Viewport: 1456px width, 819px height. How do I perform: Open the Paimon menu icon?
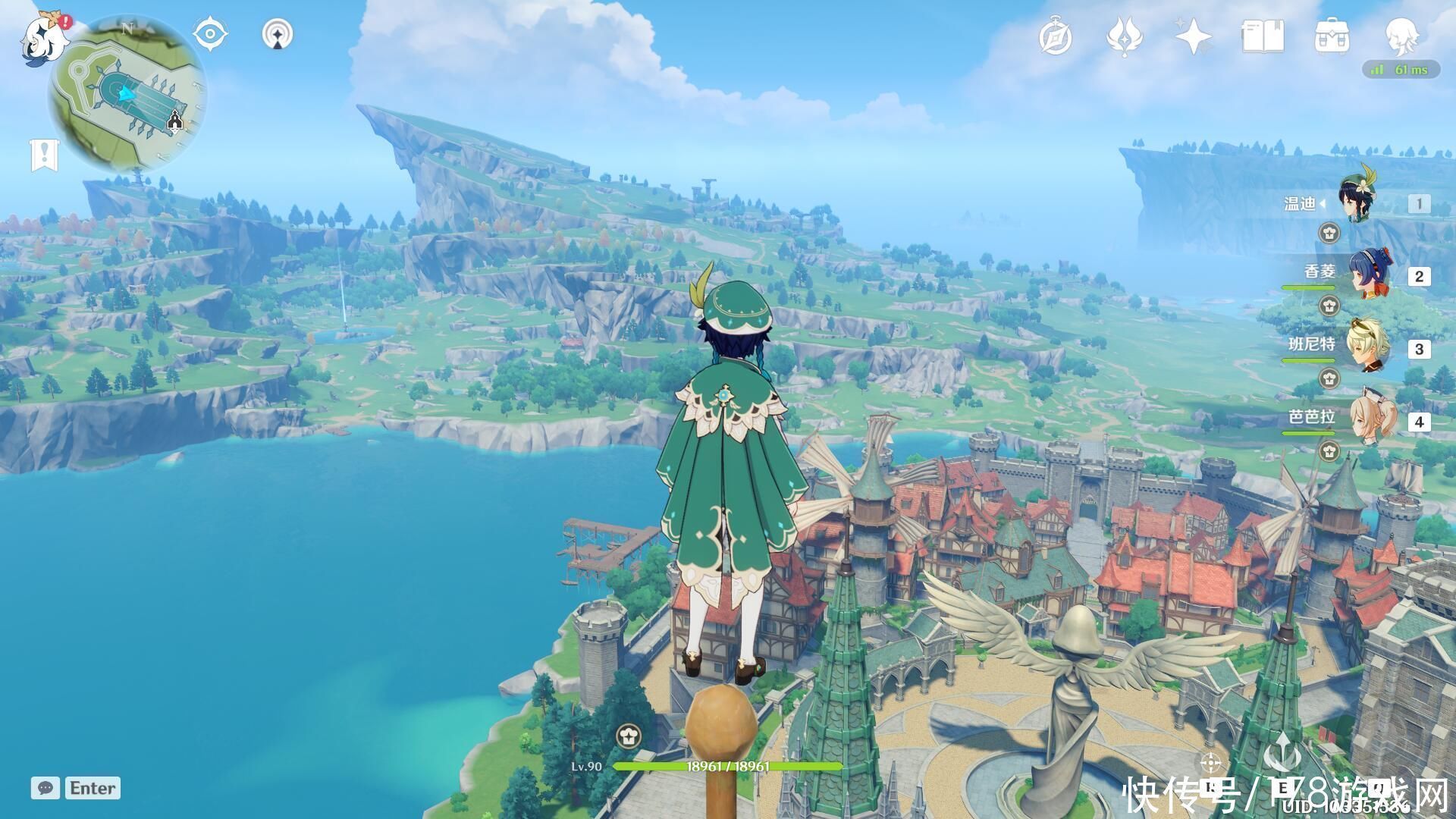pyautogui.click(x=39, y=38)
